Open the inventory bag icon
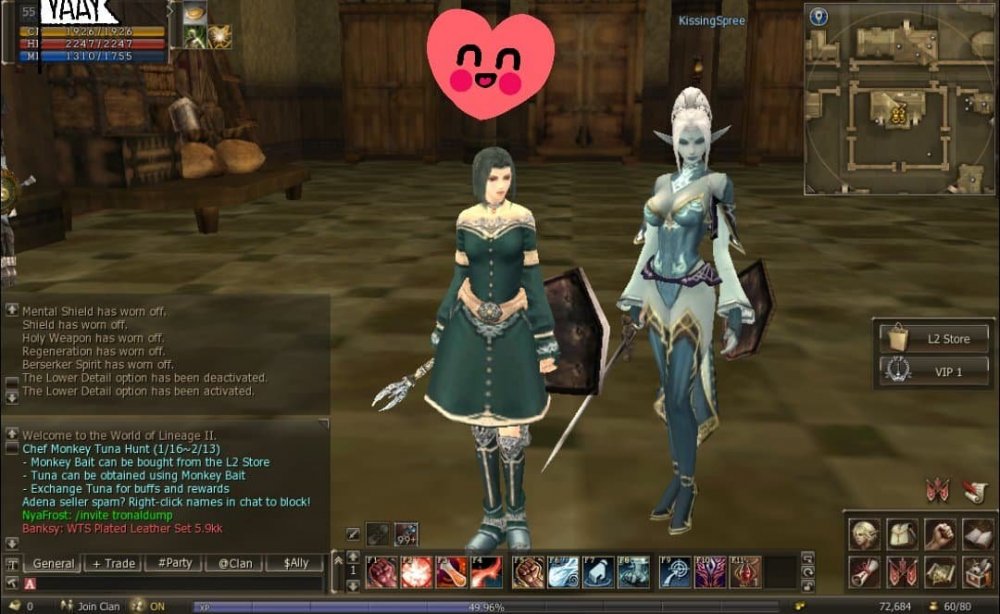 tap(902, 534)
